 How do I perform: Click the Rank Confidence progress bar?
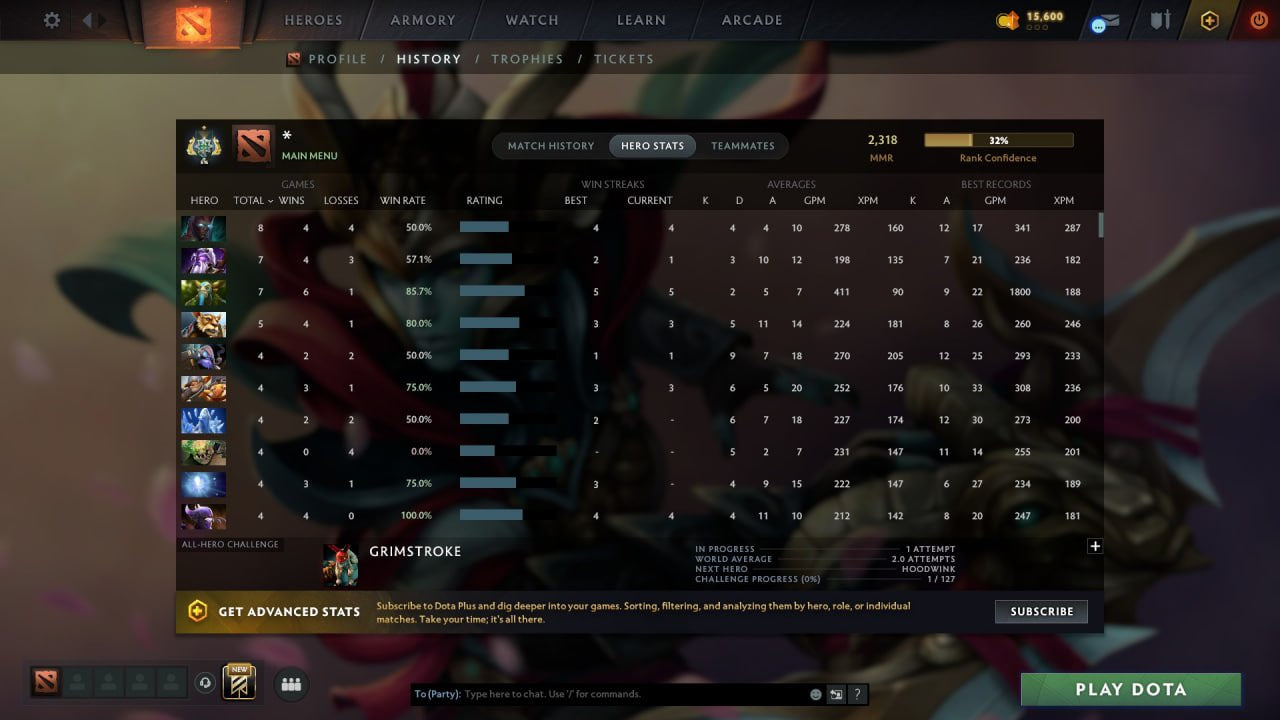pyautogui.click(x=998, y=139)
